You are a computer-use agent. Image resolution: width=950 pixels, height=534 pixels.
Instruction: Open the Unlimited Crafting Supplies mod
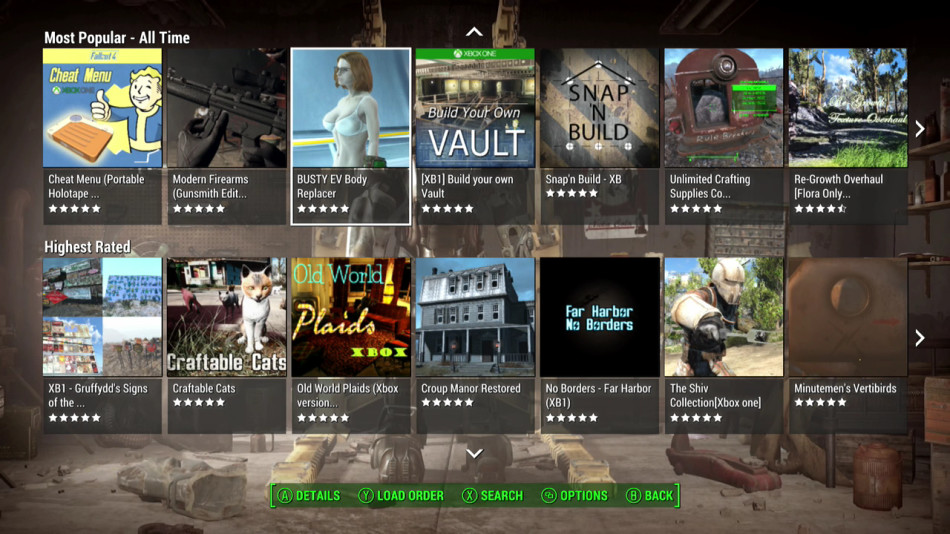click(x=723, y=135)
